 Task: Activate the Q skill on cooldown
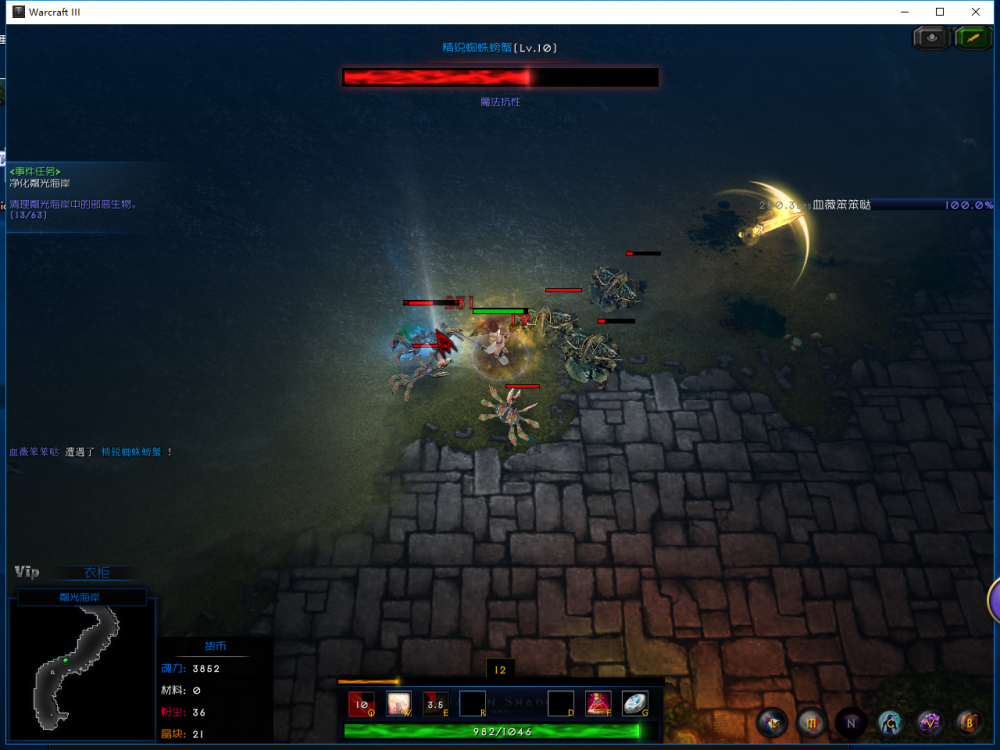tap(362, 704)
